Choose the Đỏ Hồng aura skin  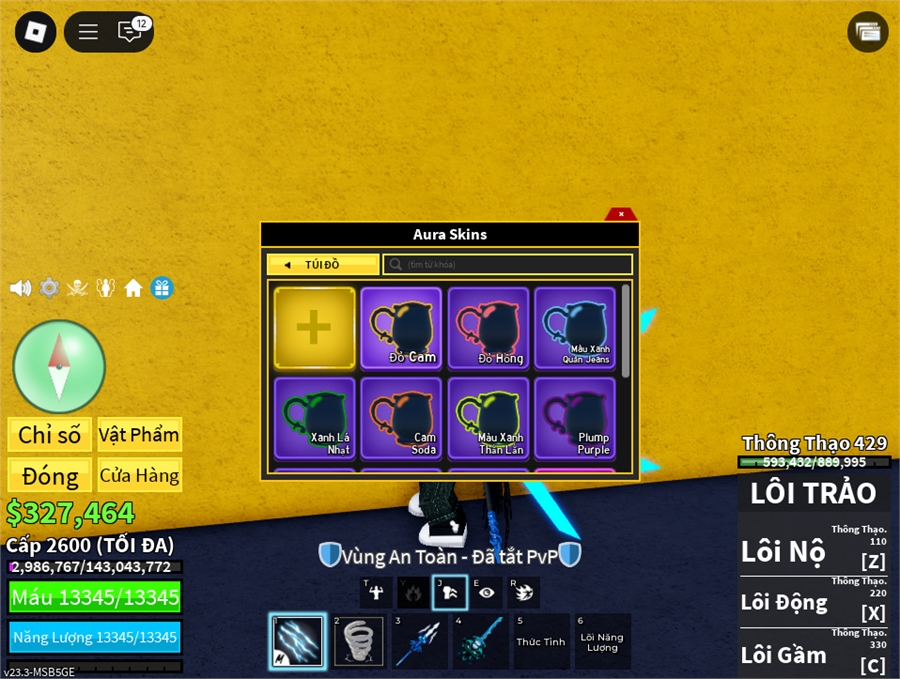(488, 328)
